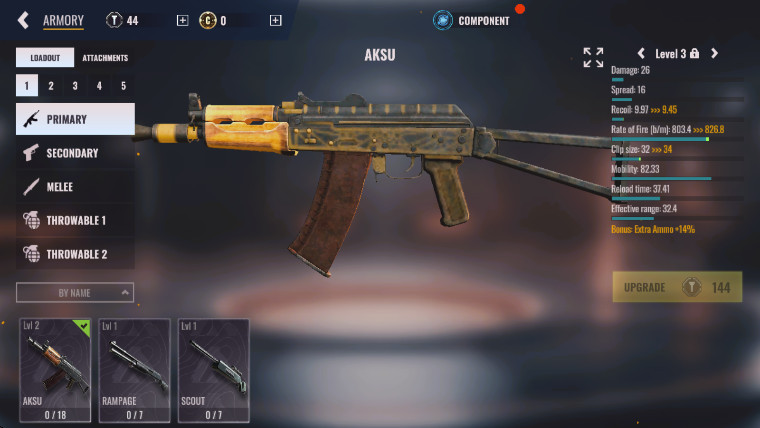Add more token currency with plus button
The width and height of the screenshot is (760, 428).
tap(181, 20)
